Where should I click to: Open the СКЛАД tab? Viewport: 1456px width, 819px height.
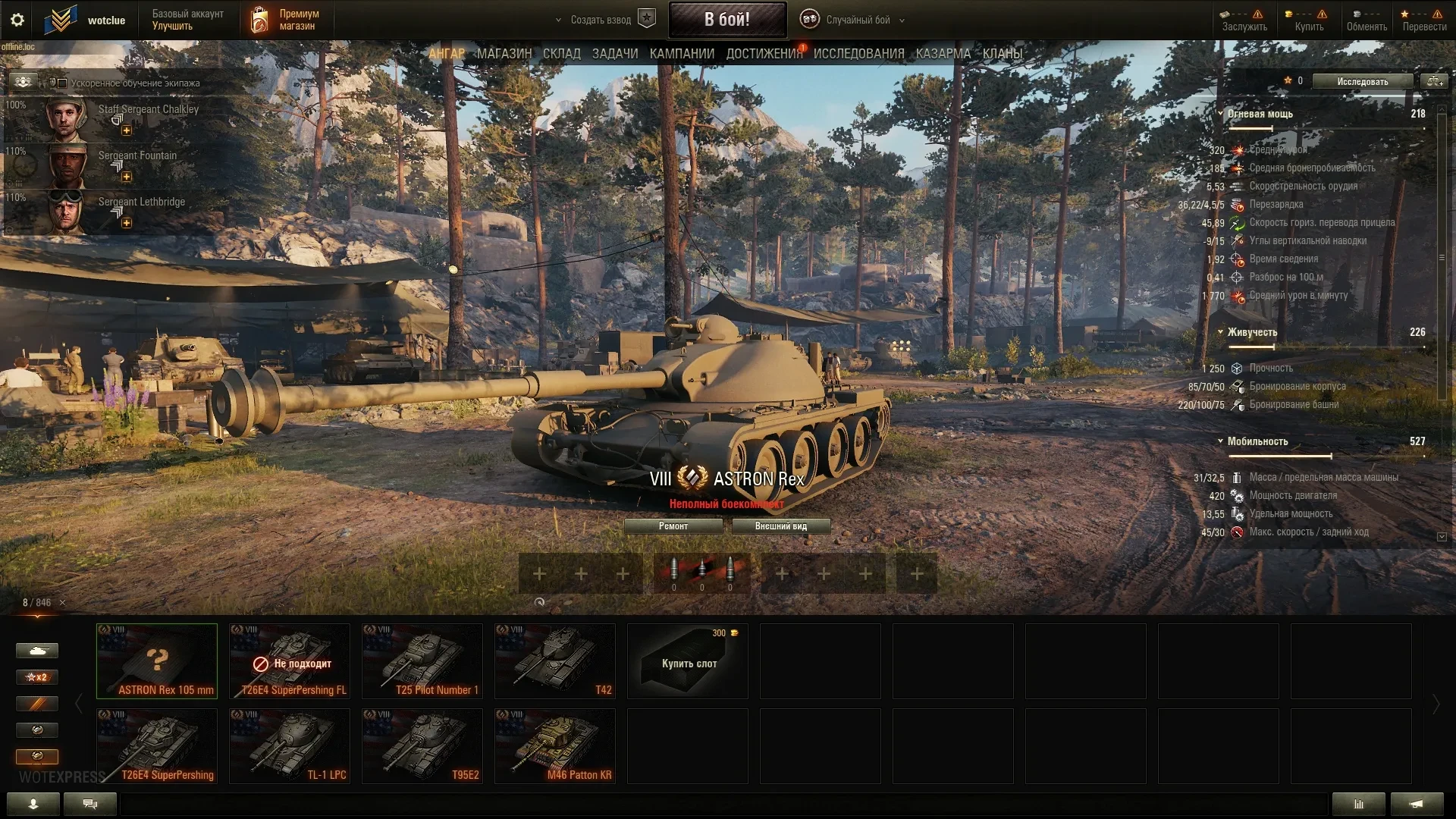tap(561, 54)
